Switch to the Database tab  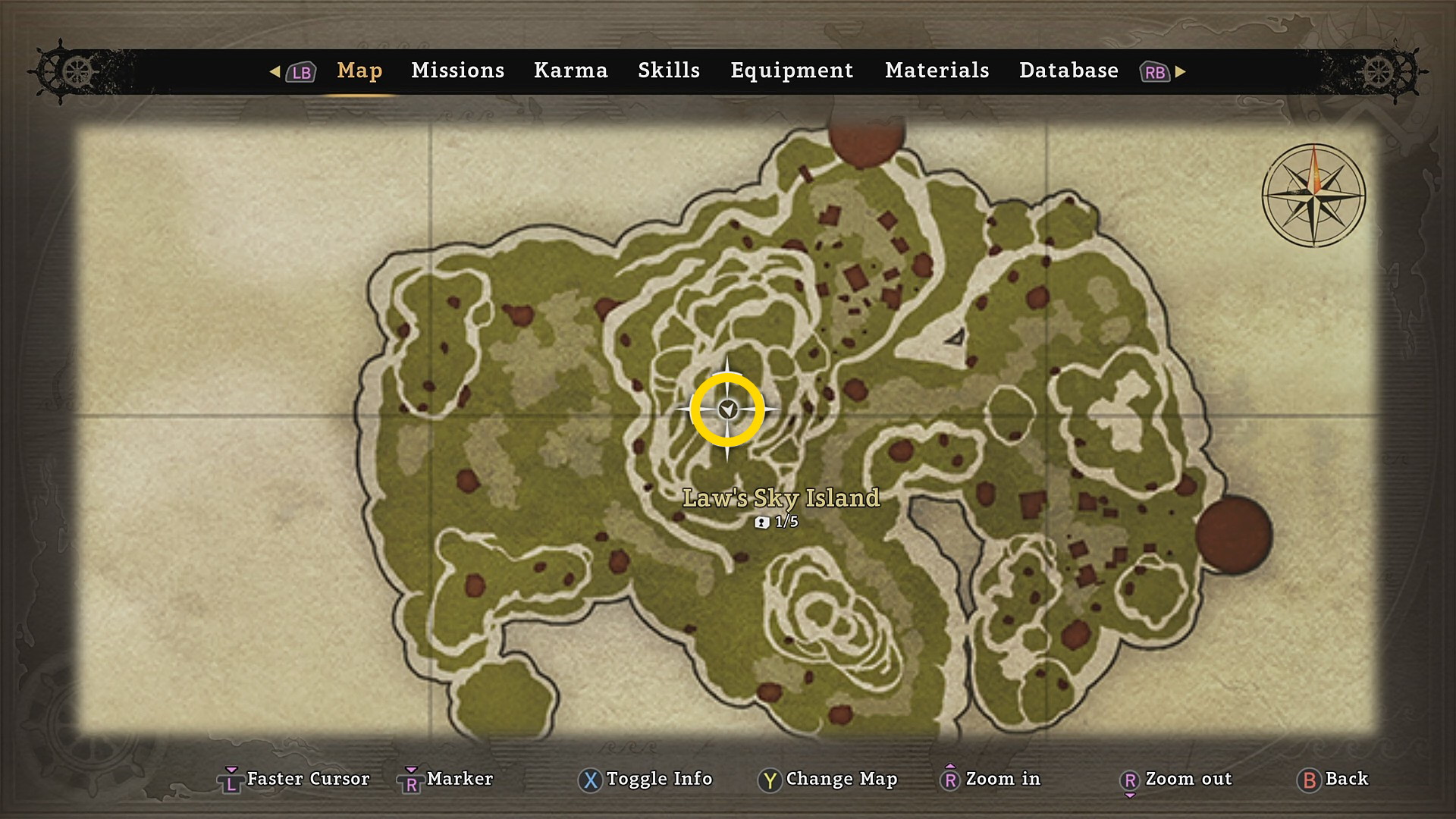coord(1068,71)
